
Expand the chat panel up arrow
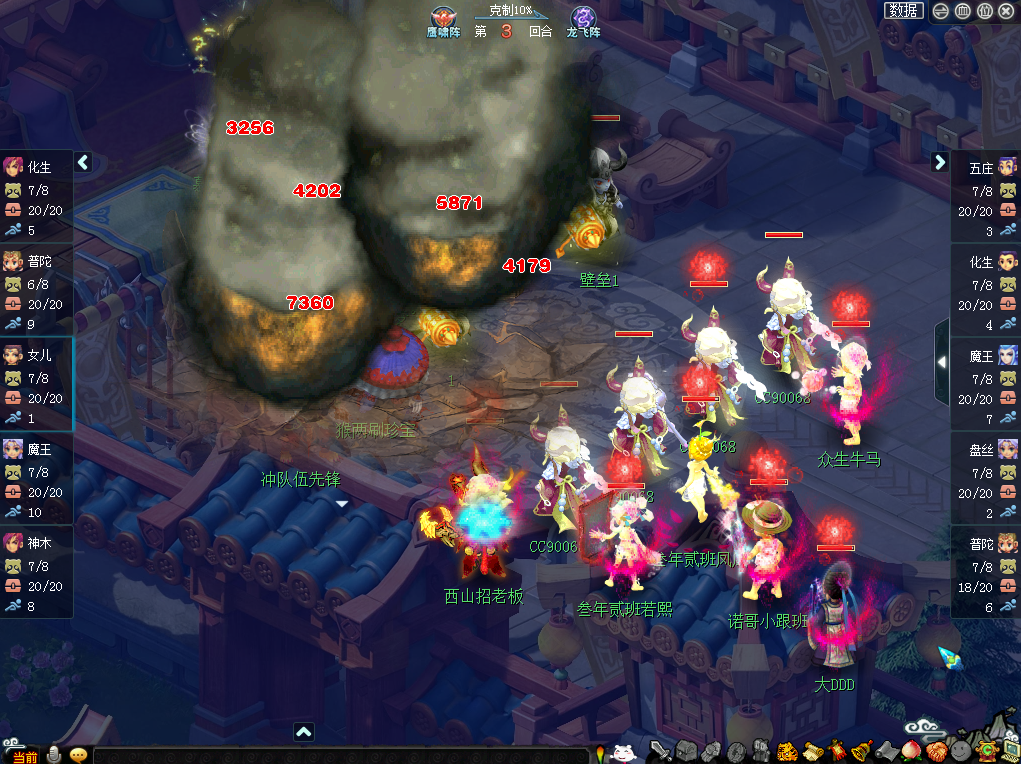[x=304, y=732]
